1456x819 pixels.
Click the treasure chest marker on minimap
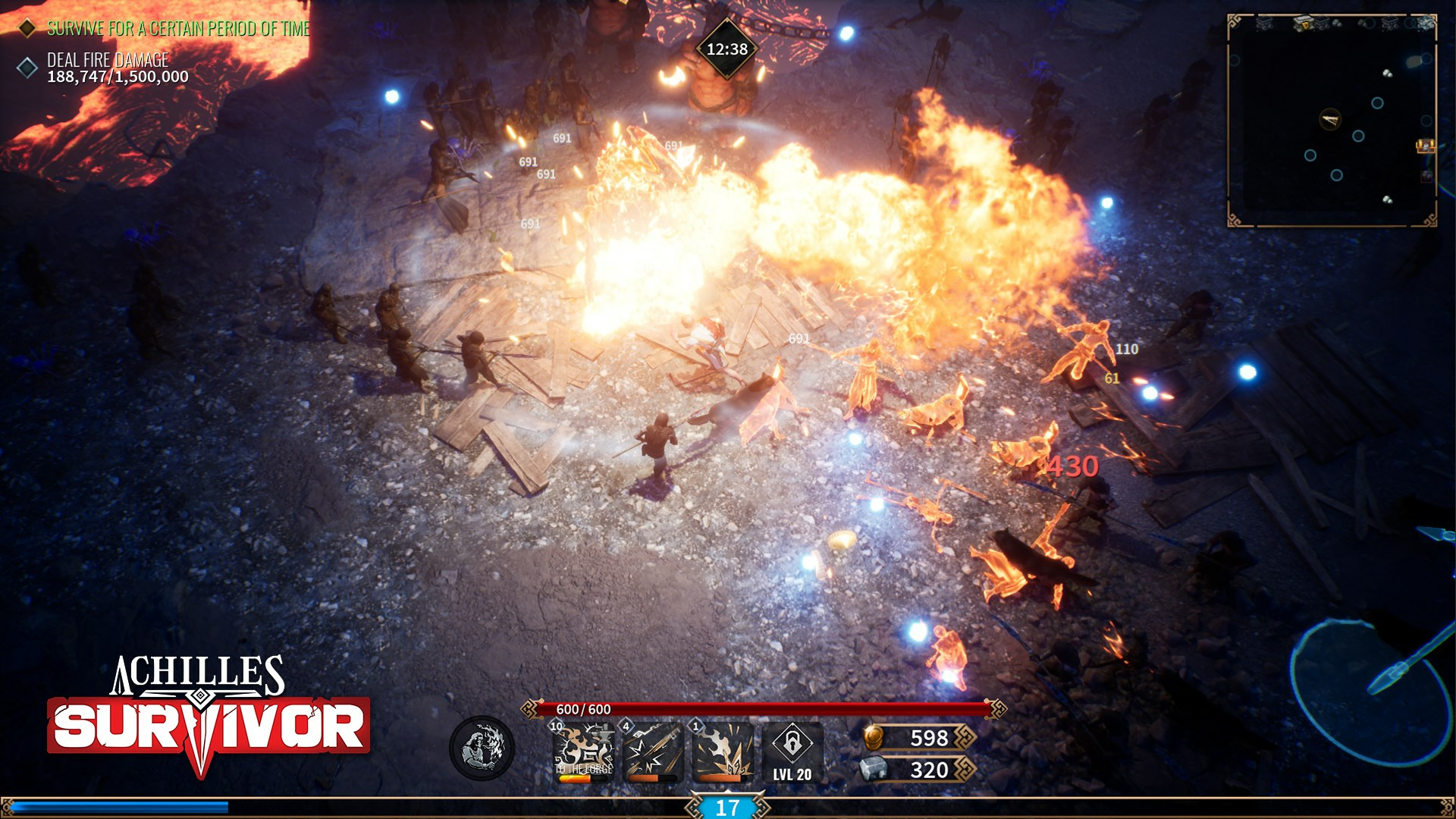pyautogui.click(x=1425, y=145)
